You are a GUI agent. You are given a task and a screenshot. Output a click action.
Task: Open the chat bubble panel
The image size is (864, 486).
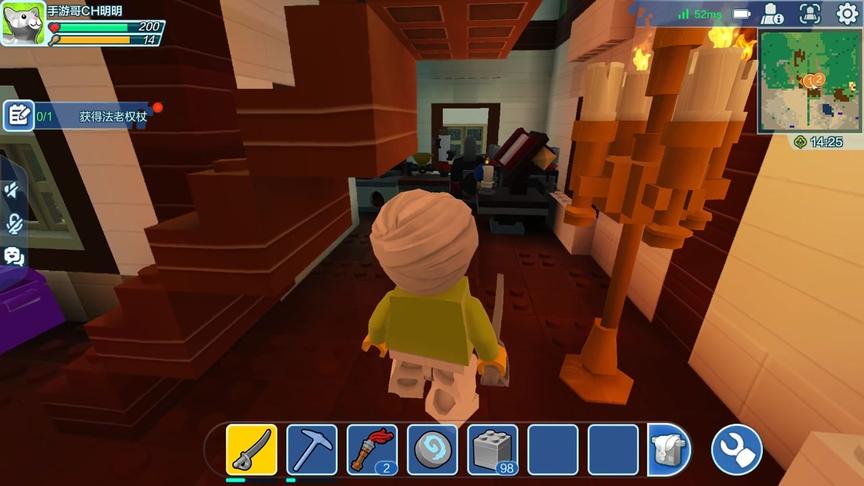pos(14,256)
